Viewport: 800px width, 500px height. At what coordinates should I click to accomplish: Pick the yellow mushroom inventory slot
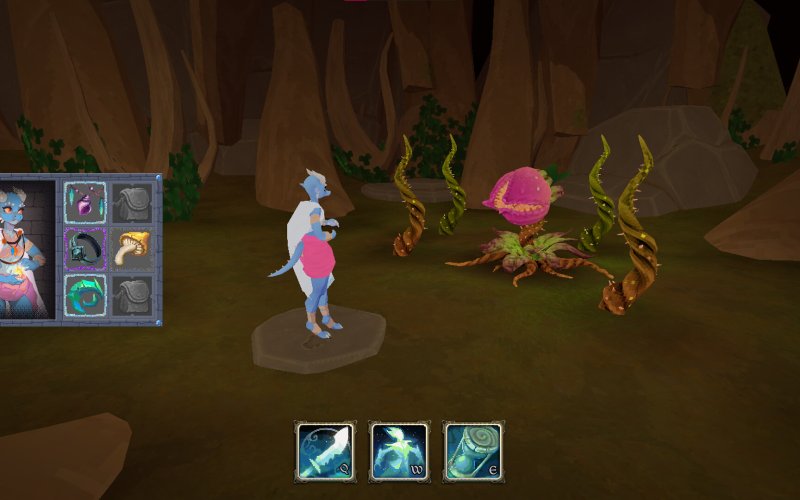[x=132, y=249]
